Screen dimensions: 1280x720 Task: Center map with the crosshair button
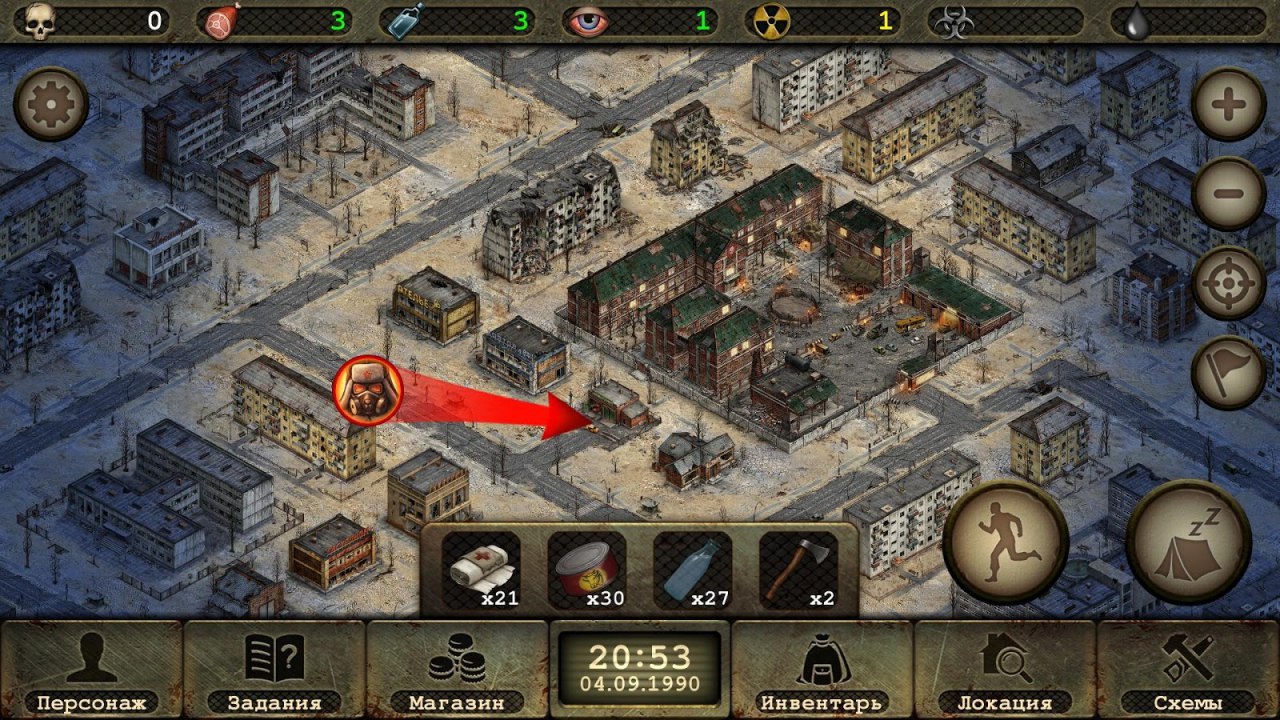tap(1229, 283)
